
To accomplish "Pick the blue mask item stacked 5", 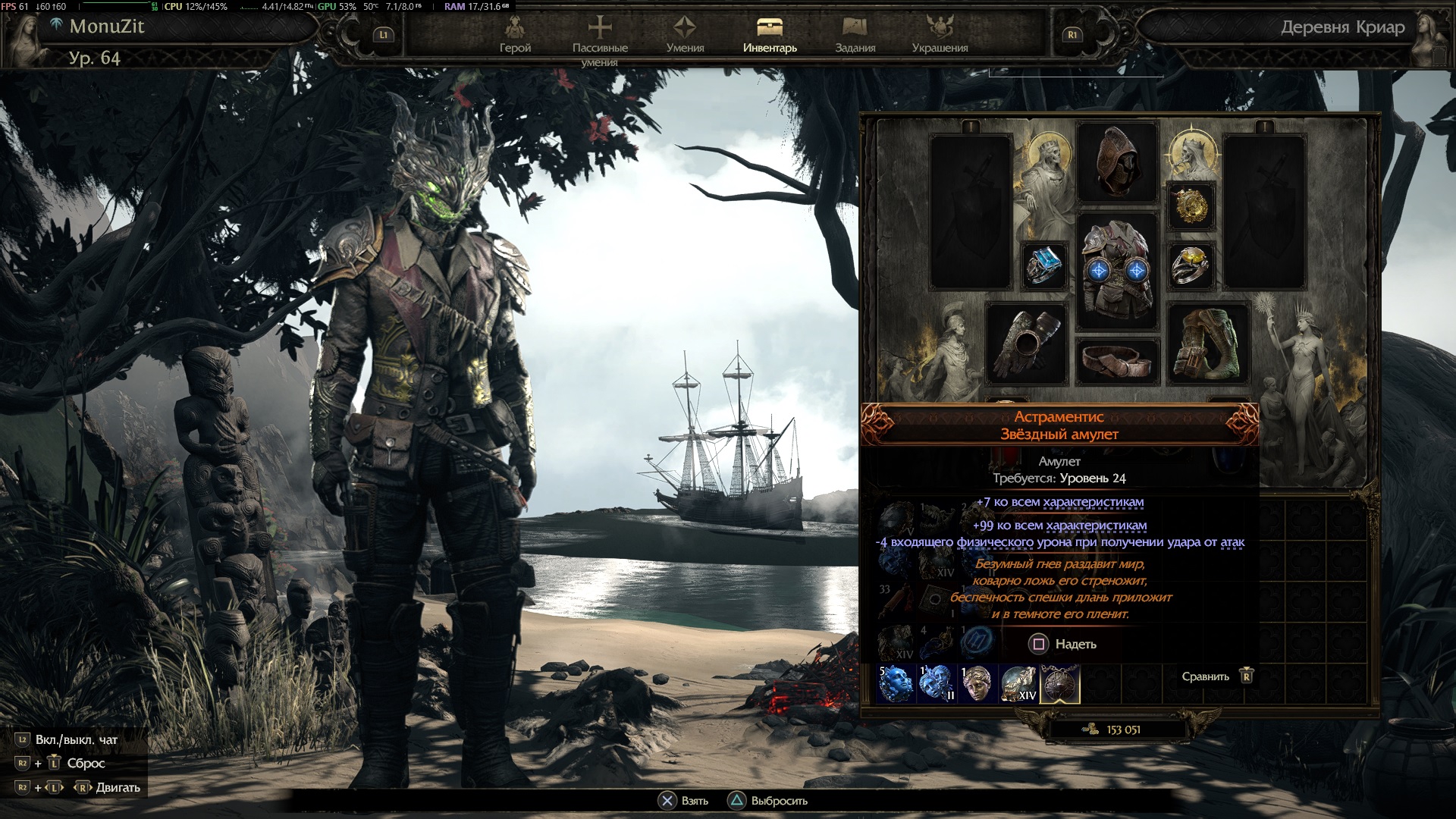I will tap(896, 684).
